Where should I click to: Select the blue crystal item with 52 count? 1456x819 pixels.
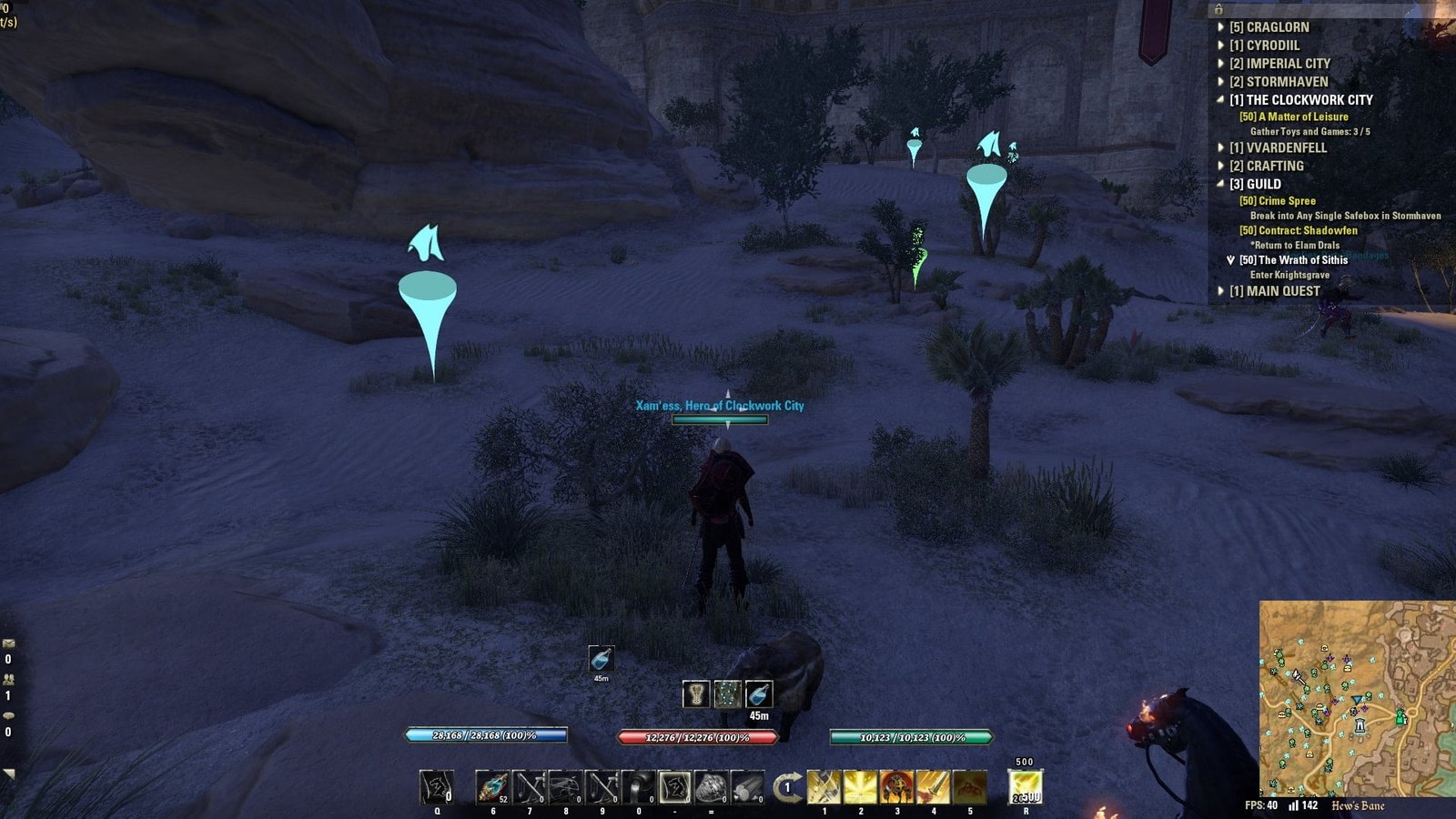click(x=492, y=787)
